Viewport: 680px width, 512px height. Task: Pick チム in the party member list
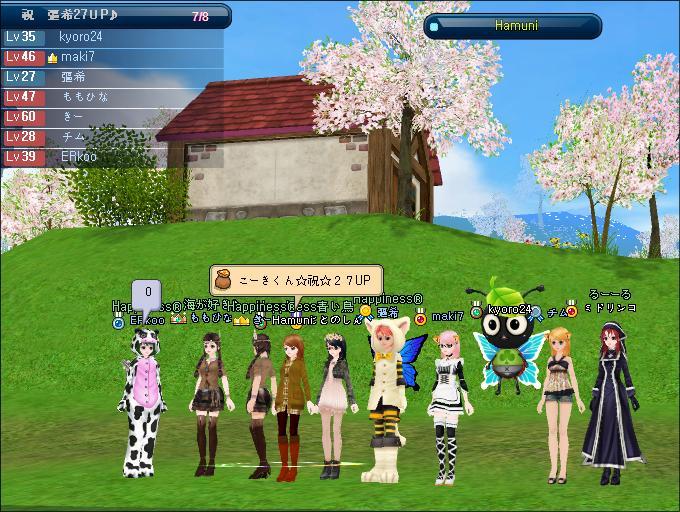[72, 137]
